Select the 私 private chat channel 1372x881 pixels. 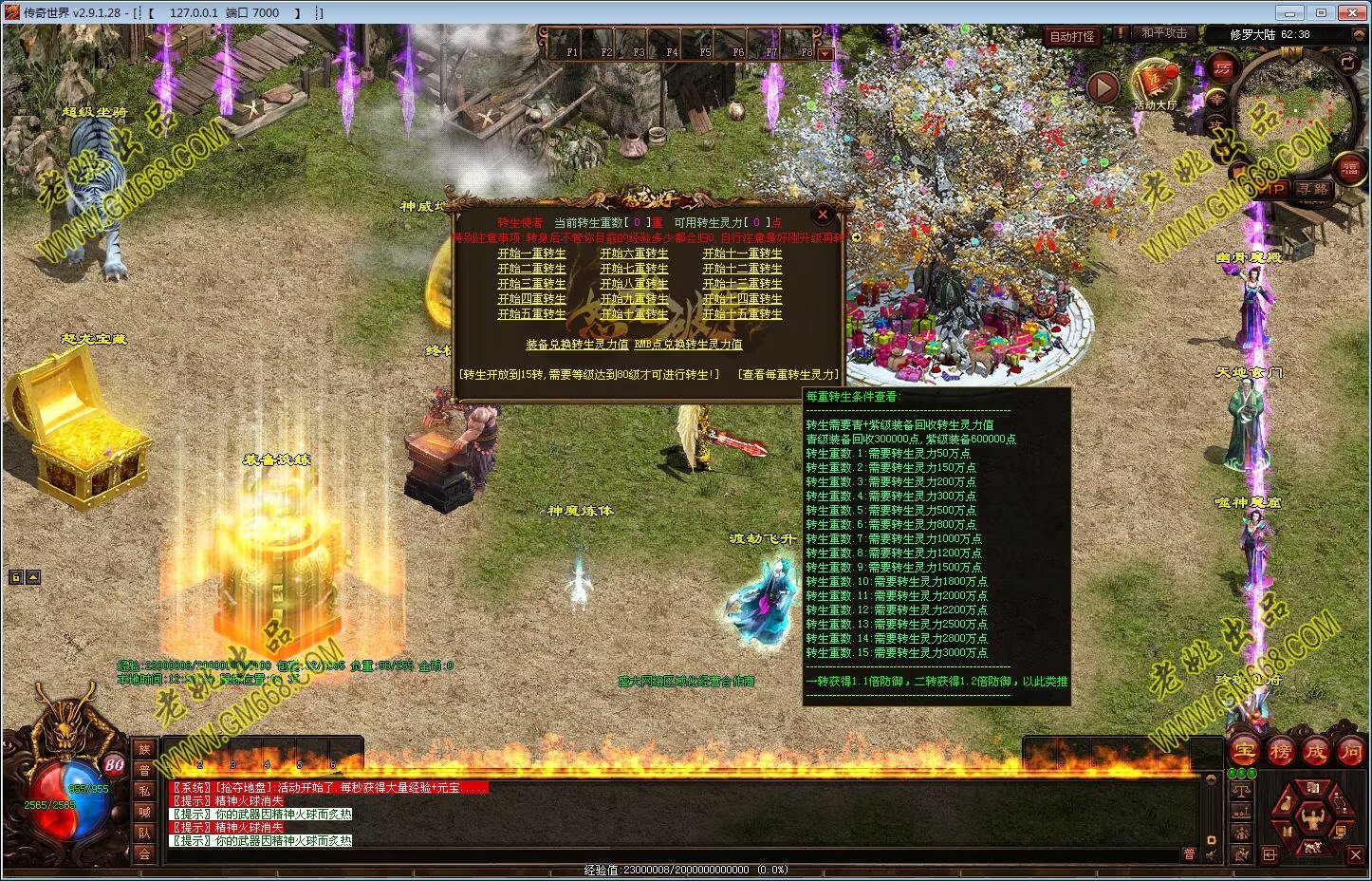tap(144, 791)
